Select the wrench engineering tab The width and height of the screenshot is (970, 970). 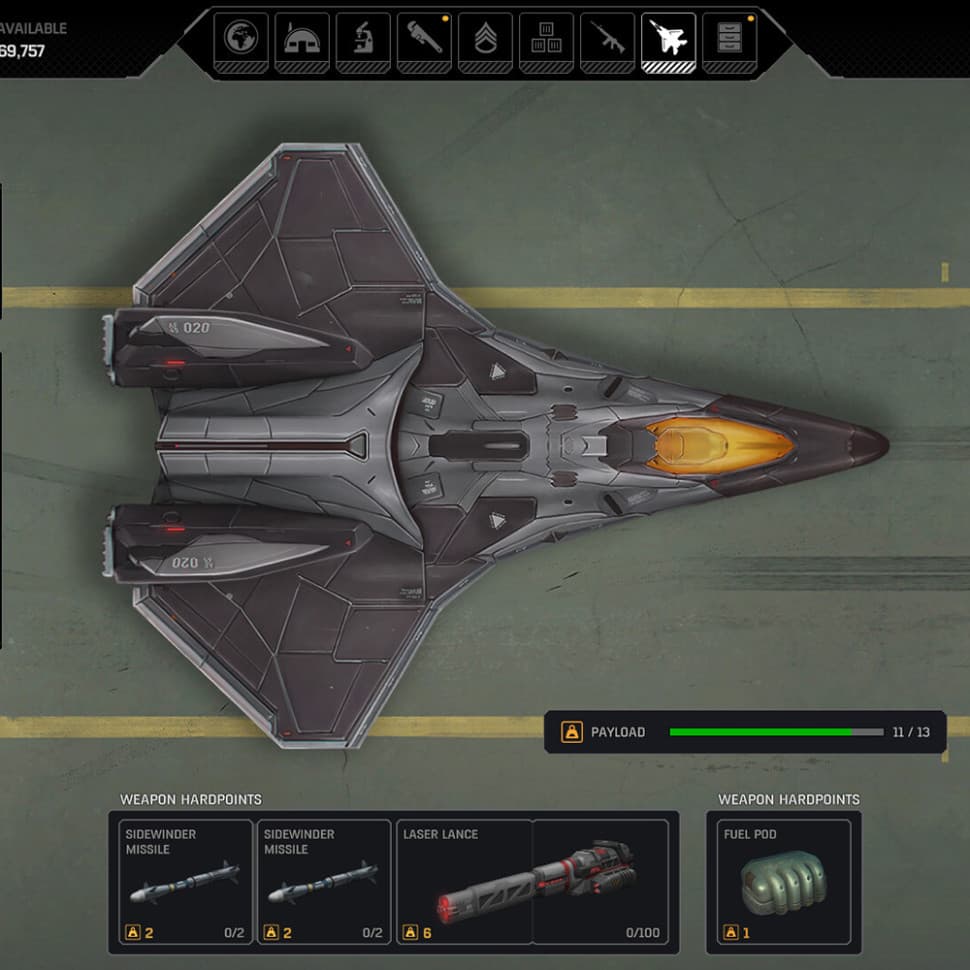(x=424, y=40)
